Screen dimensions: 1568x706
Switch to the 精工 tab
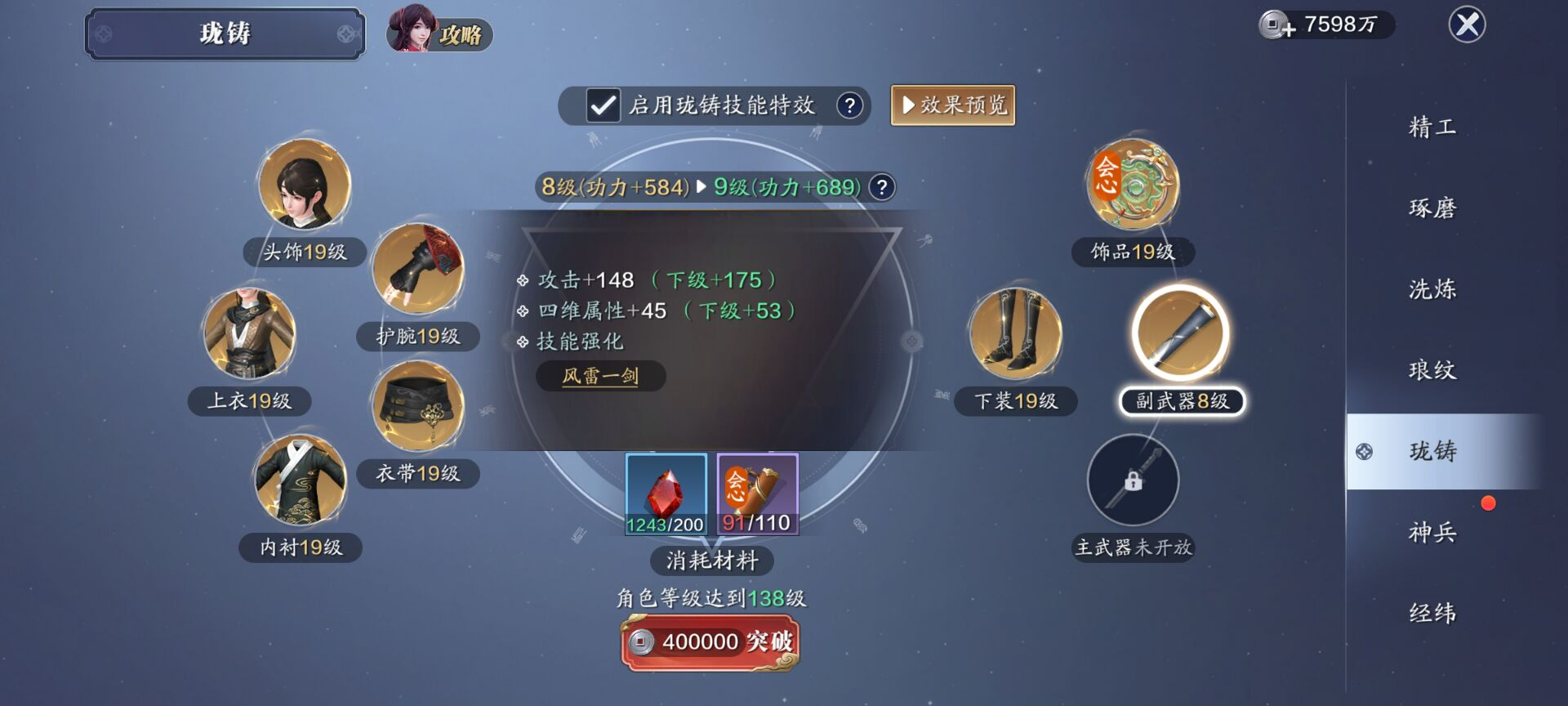tap(1432, 127)
